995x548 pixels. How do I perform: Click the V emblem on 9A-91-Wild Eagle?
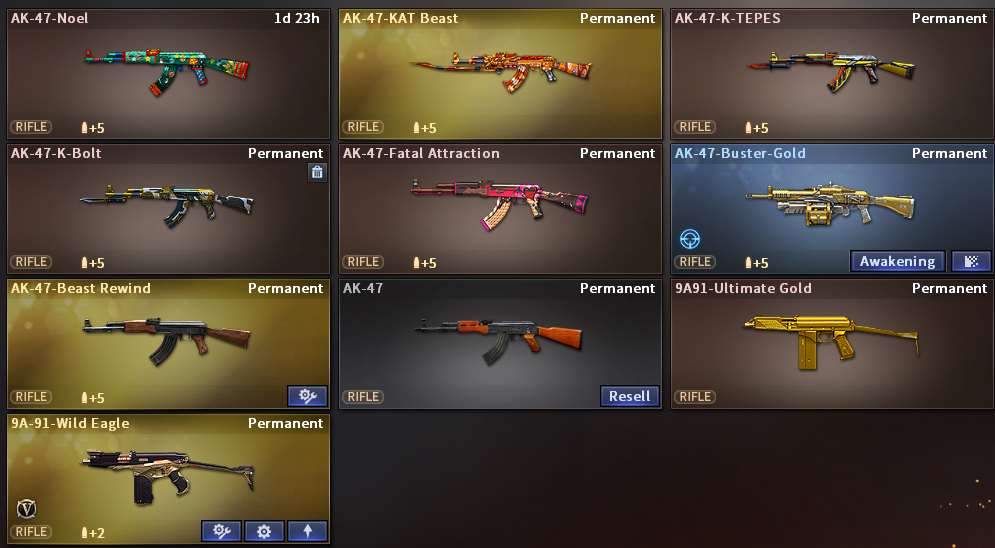[26, 508]
